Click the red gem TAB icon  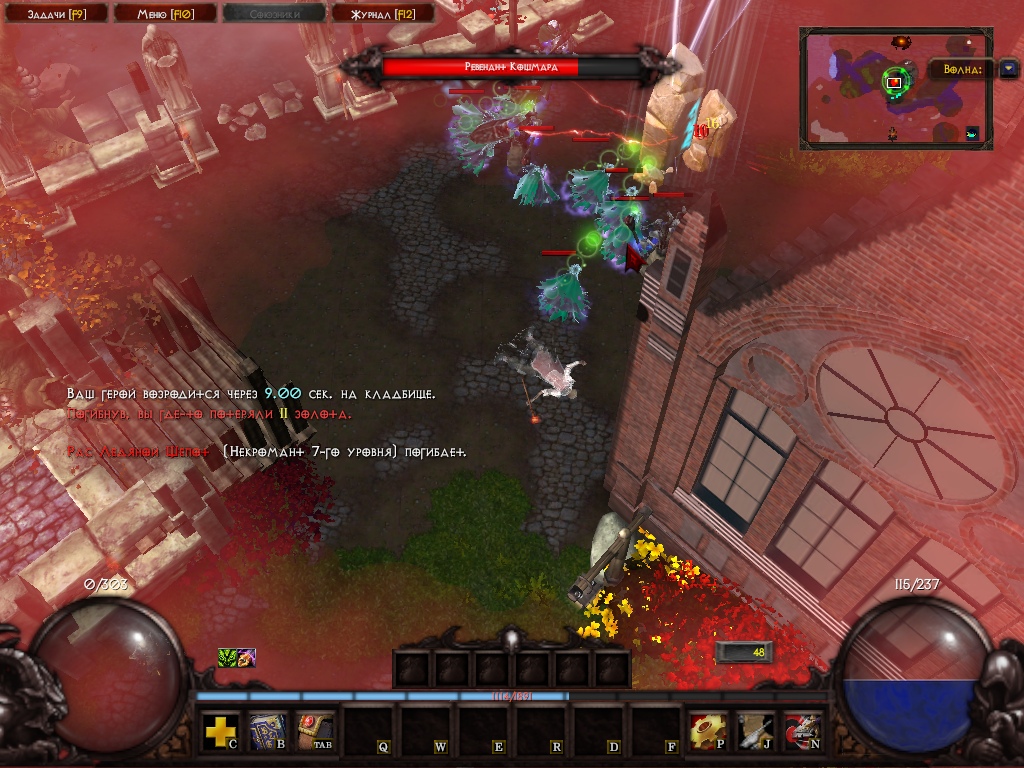pyautogui.click(x=315, y=731)
